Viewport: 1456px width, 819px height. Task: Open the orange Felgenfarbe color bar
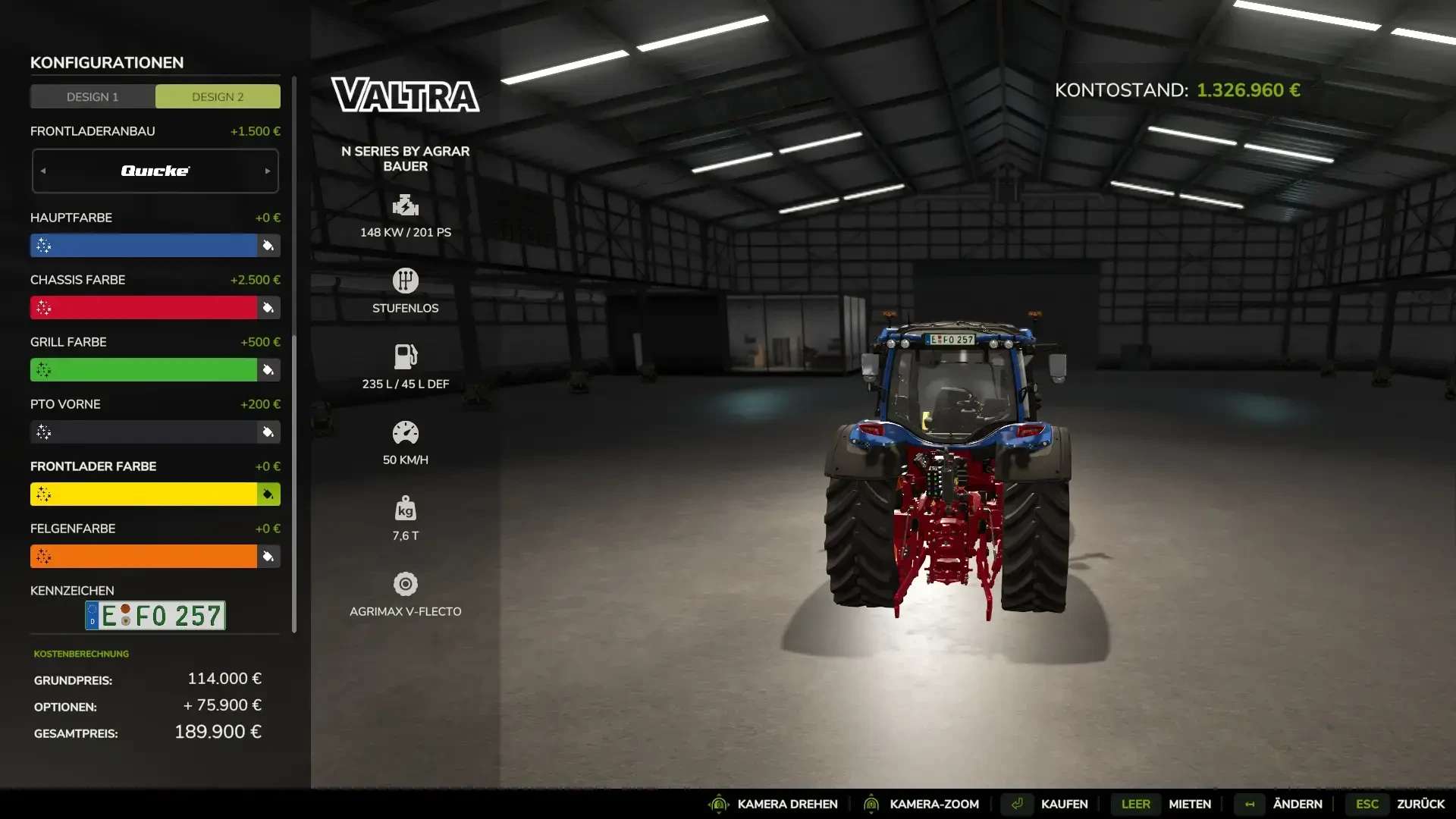[144, 557]
